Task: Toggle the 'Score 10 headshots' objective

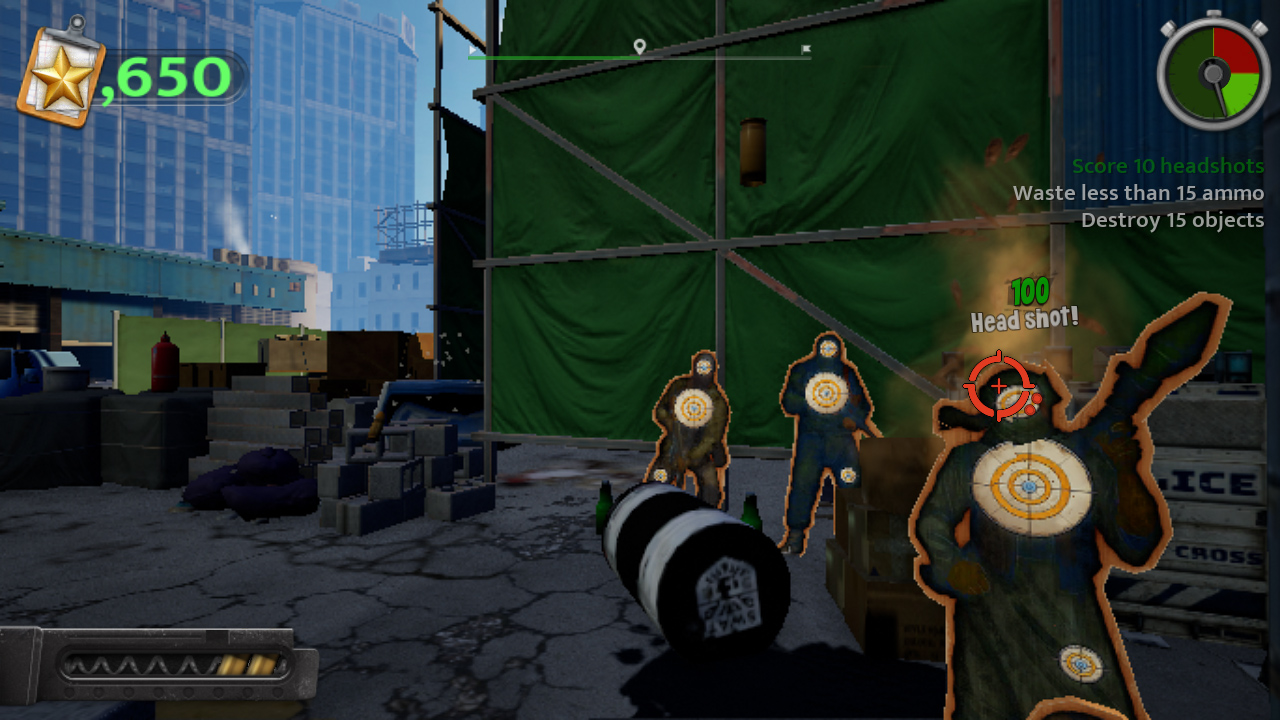Action: pyautogui.click(x=1169, y=166)
